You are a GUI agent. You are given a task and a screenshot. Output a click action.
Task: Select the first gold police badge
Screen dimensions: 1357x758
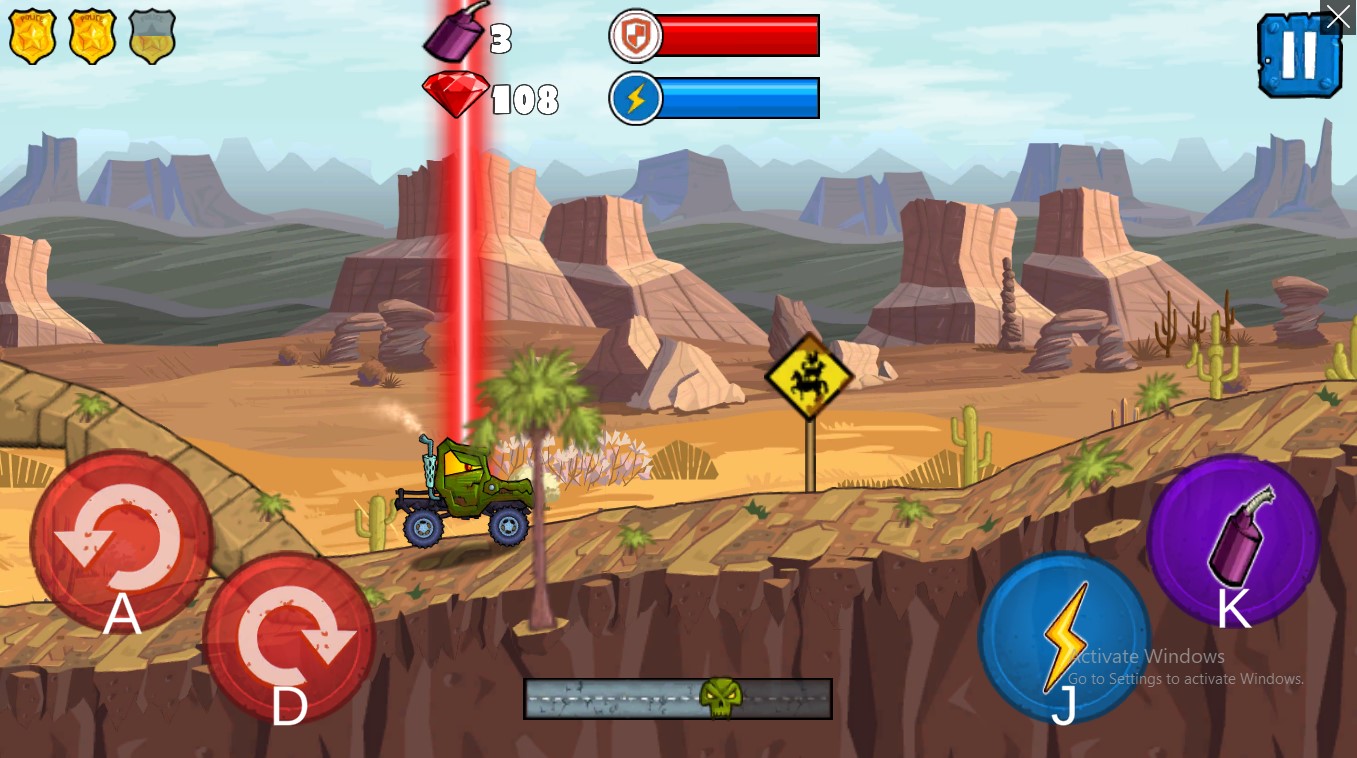pyautogui.click(x=32, y=35)
